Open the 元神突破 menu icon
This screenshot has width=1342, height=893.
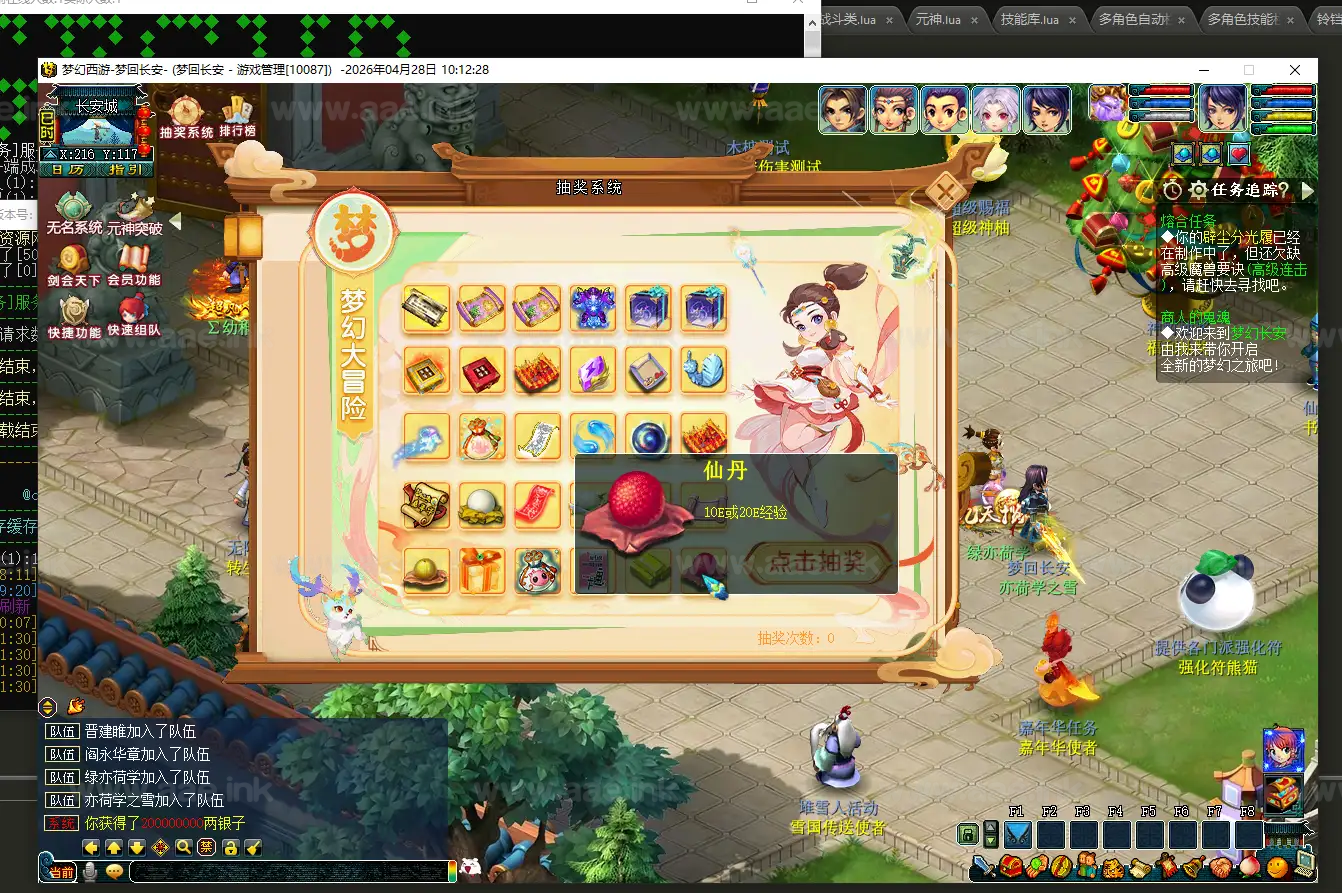pos(134,213)
